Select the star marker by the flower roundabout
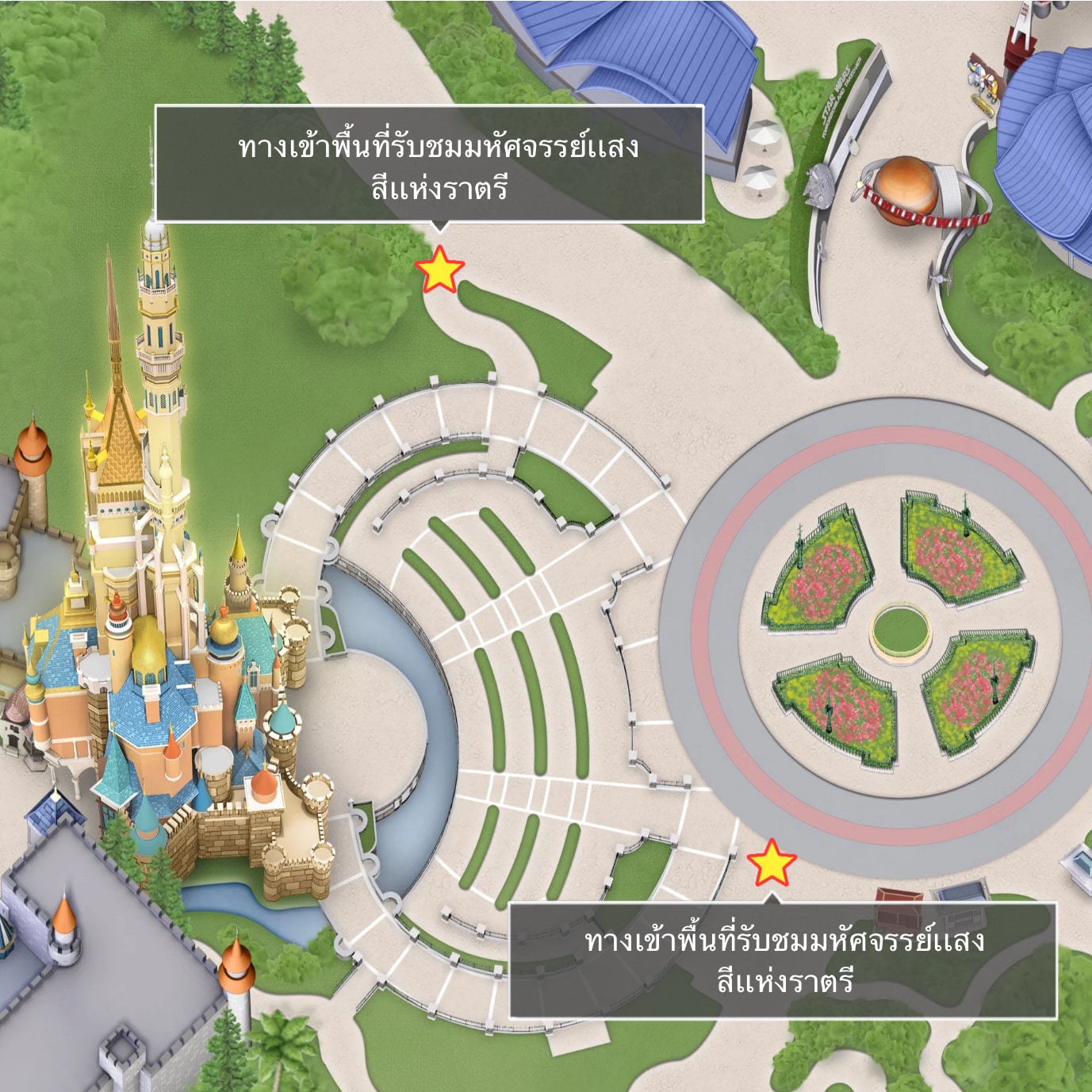 [771, 864]
